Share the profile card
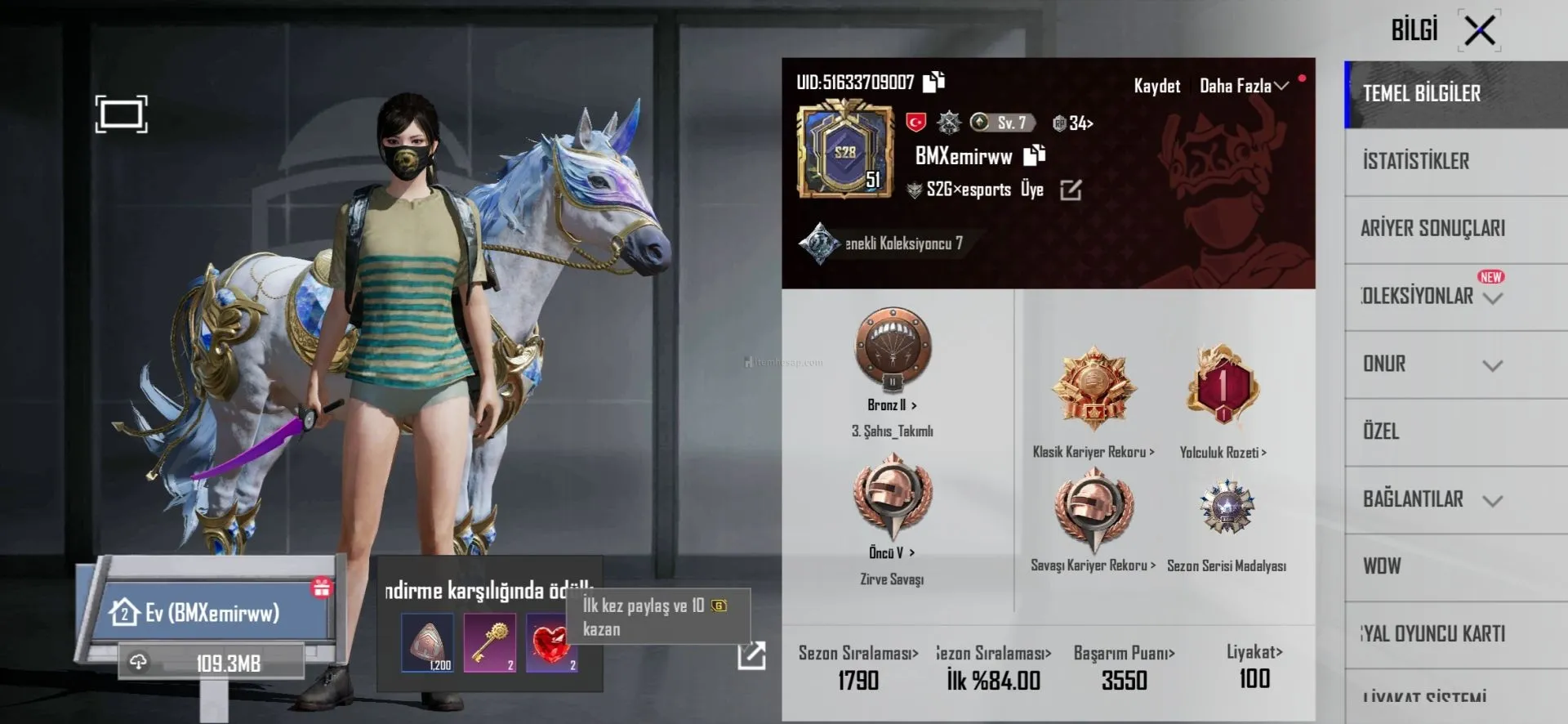The width and height of the screenshot is (1568, 724). click(751, 655)
